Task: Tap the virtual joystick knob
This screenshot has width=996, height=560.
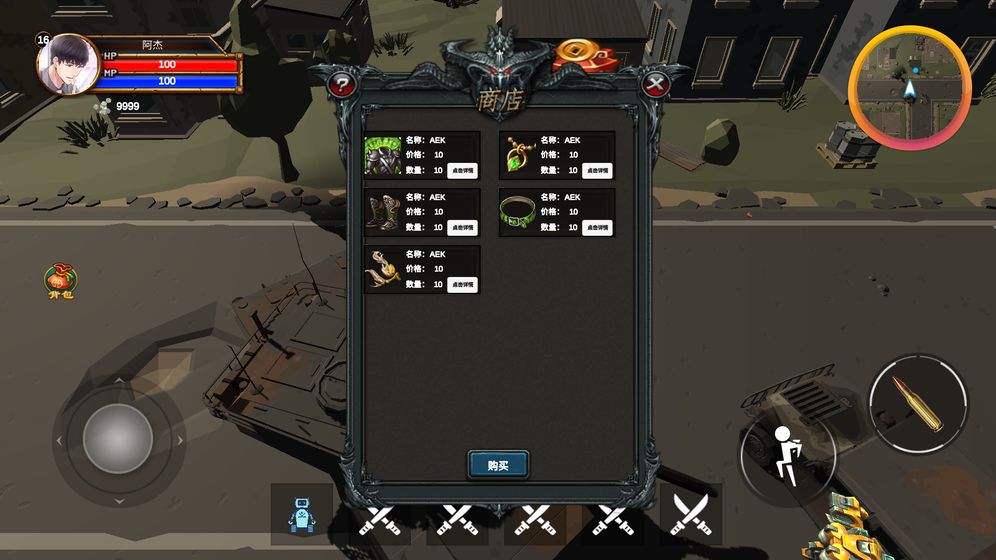Action: point(118,439)
